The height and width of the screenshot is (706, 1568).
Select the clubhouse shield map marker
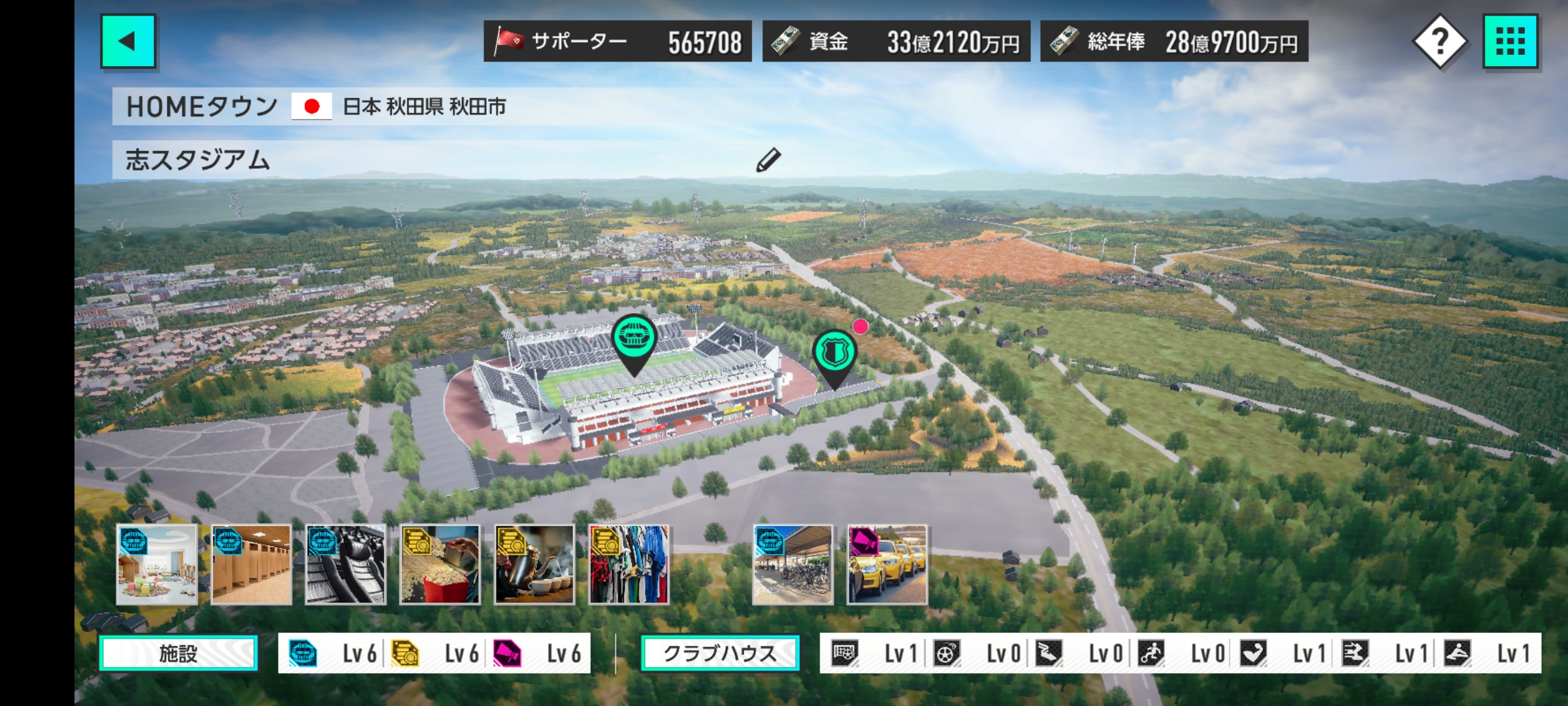click(x=834, y=354)
